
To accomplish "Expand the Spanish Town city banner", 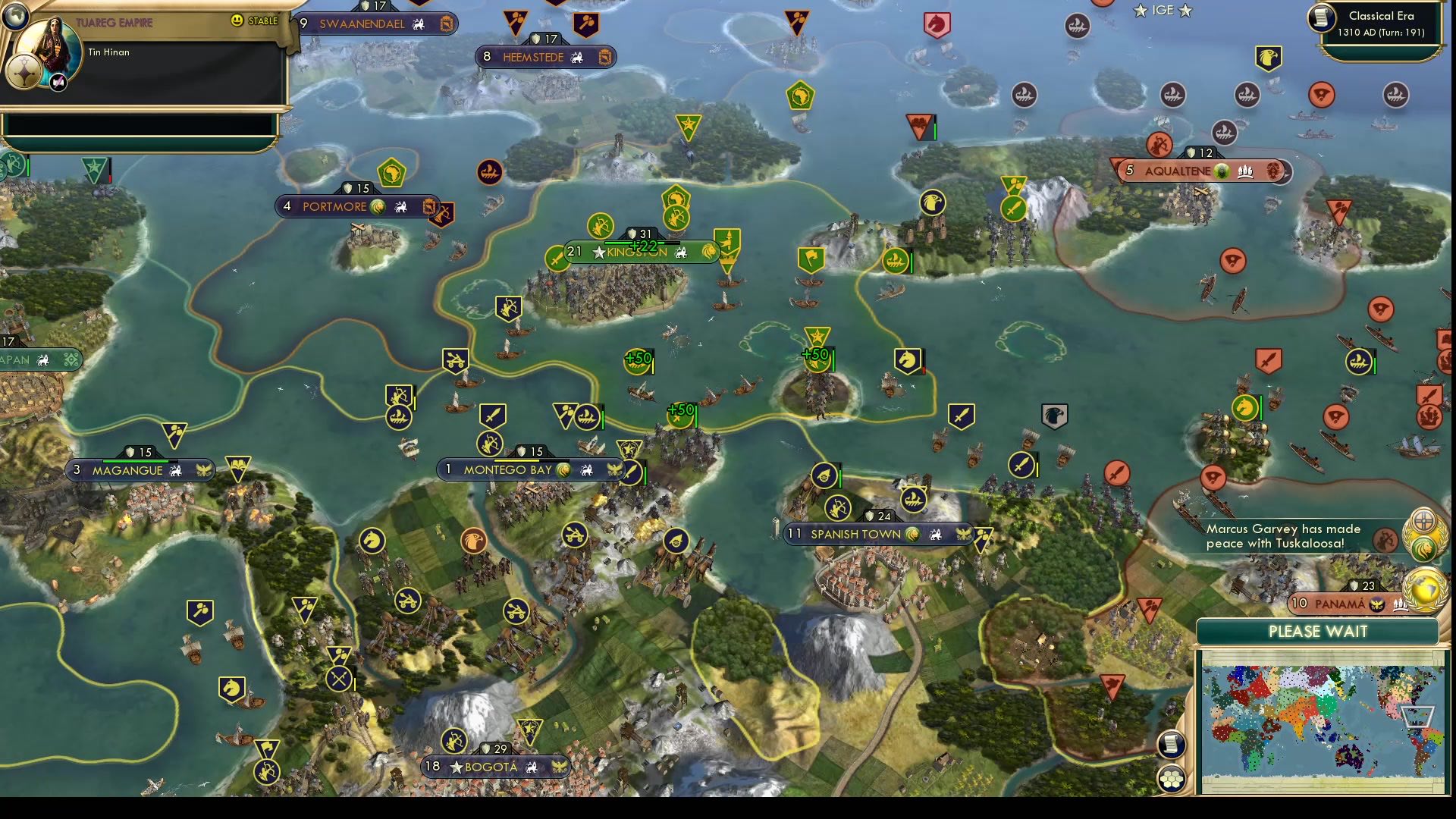I will [x=880, y=534].
